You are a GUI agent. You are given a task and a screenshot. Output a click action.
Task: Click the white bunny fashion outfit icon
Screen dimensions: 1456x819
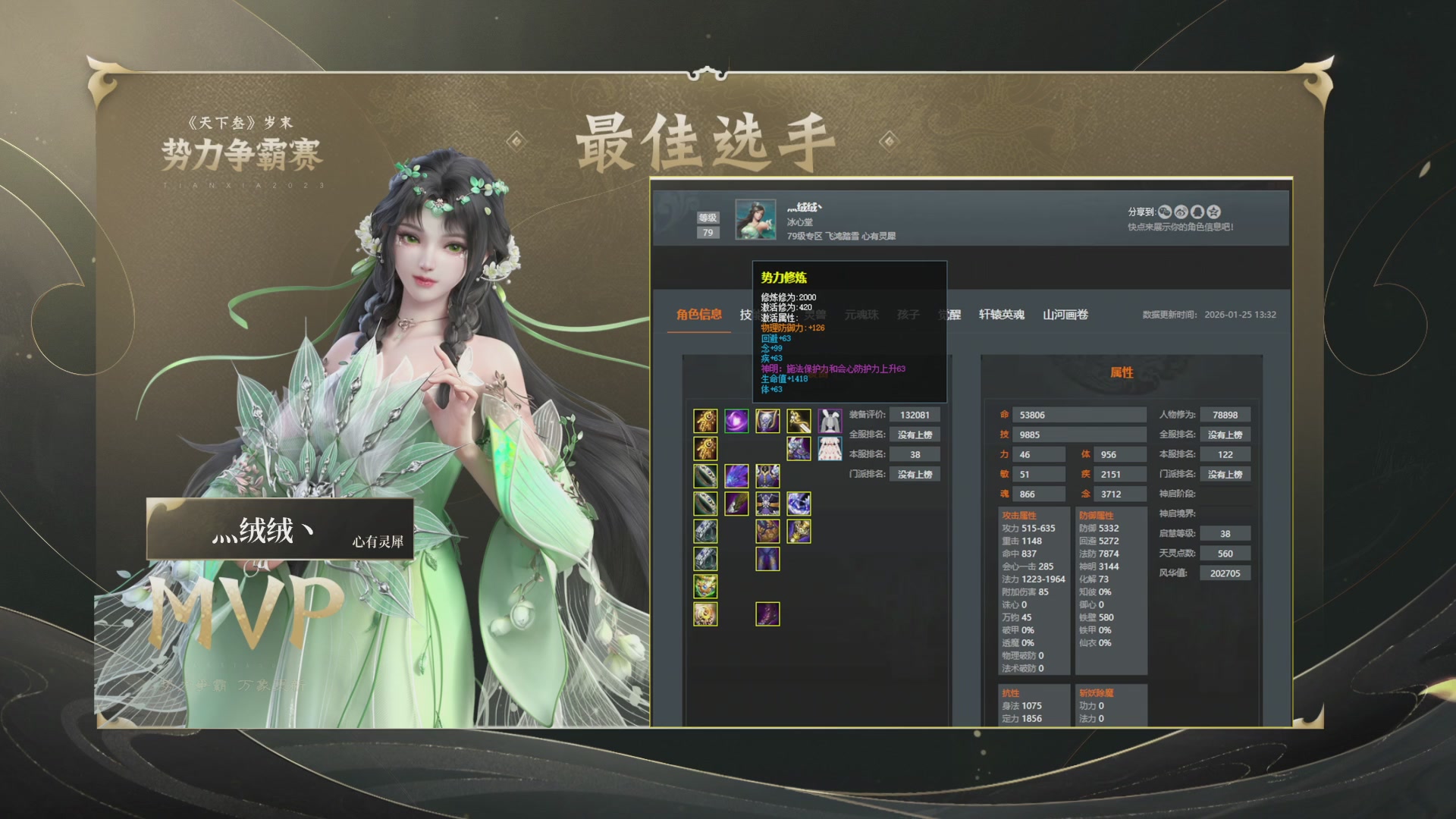click(830, 420)
